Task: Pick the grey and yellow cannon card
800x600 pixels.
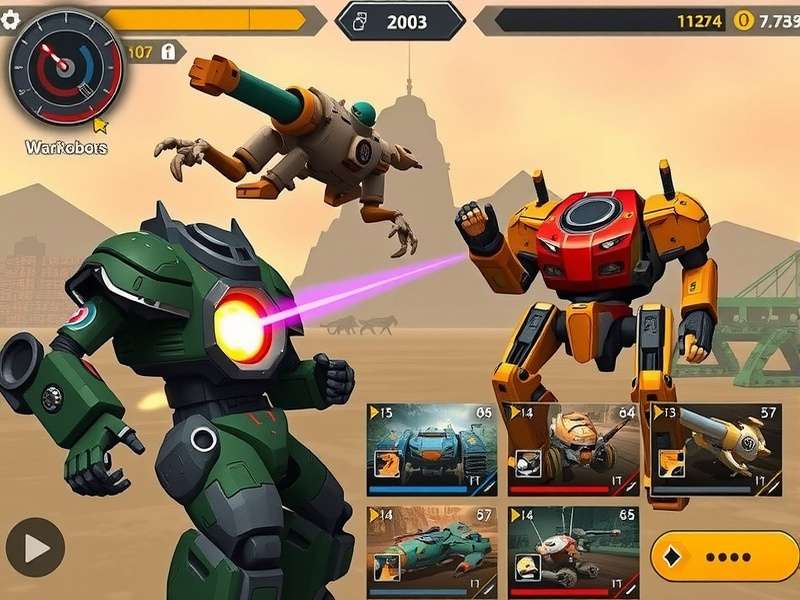Action: (716, 450)
